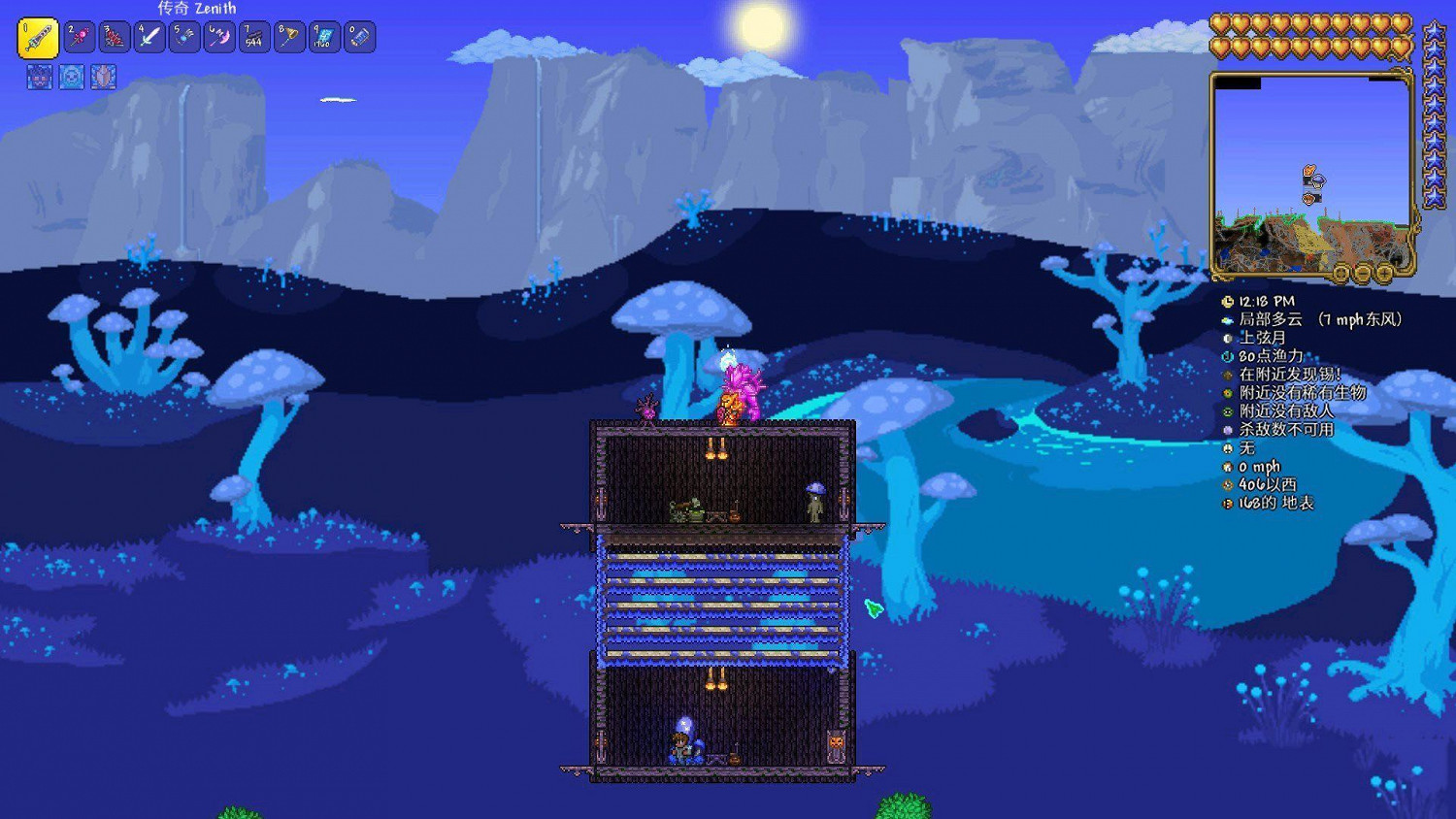
Task: Toggle the metal detector readout for 锡
Action: [x=1228, y=375]
